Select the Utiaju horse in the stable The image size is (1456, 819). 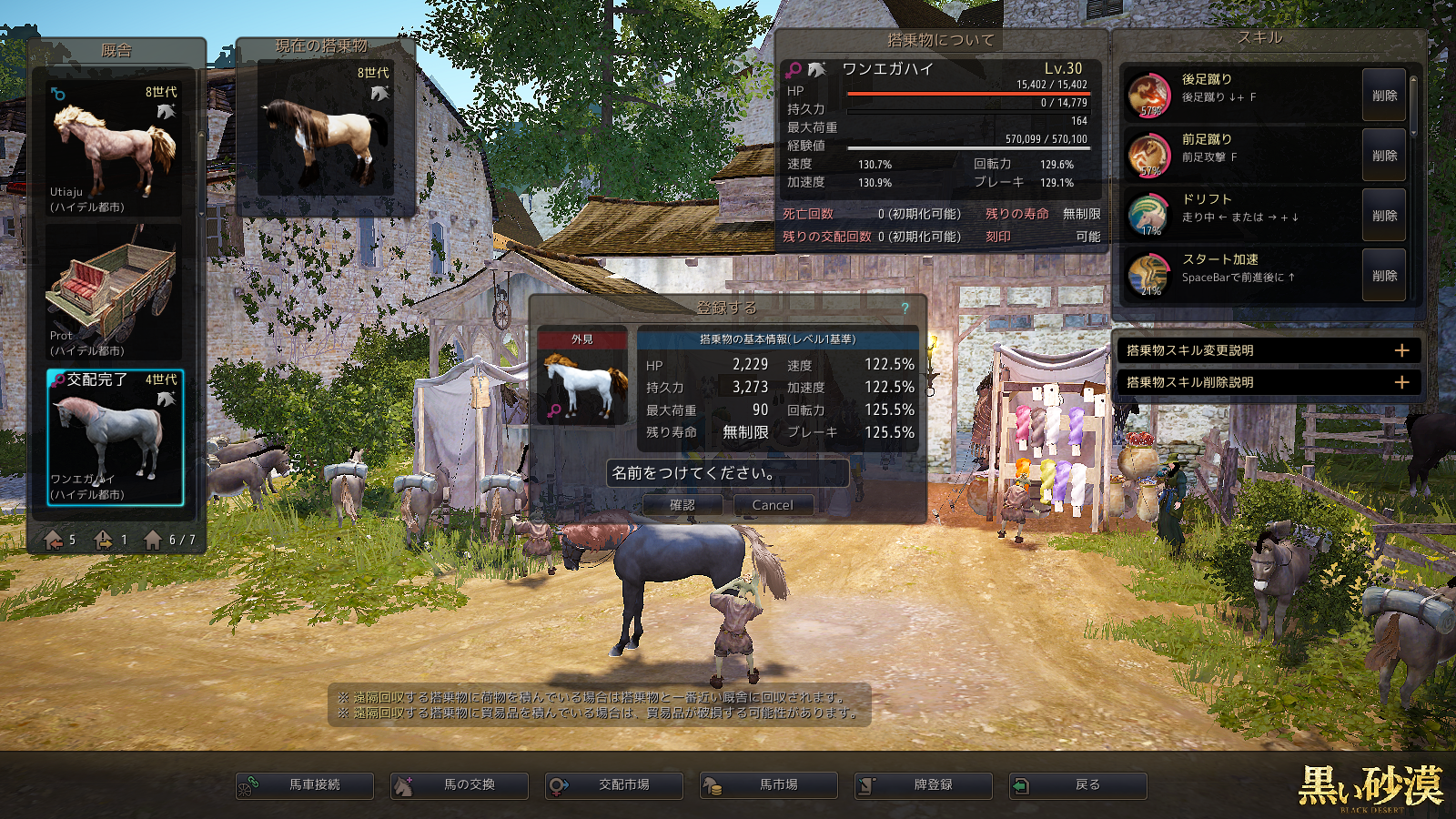click(115, 148)
